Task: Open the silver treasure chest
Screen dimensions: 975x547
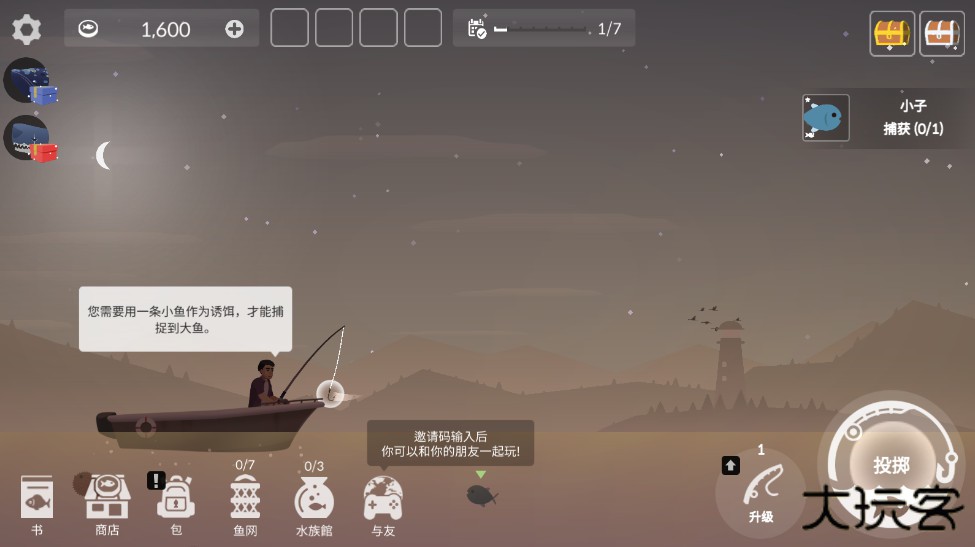Action: [x=941, y=33]
